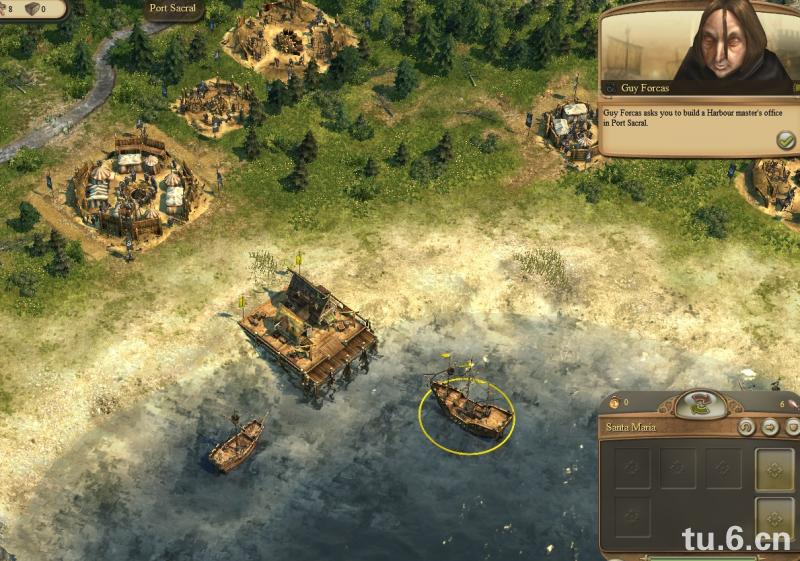Confirm Guy Forcas's request with the green checkmark
Image resolution: width=800 pixels, height=561 pixels.
point(785,141)
